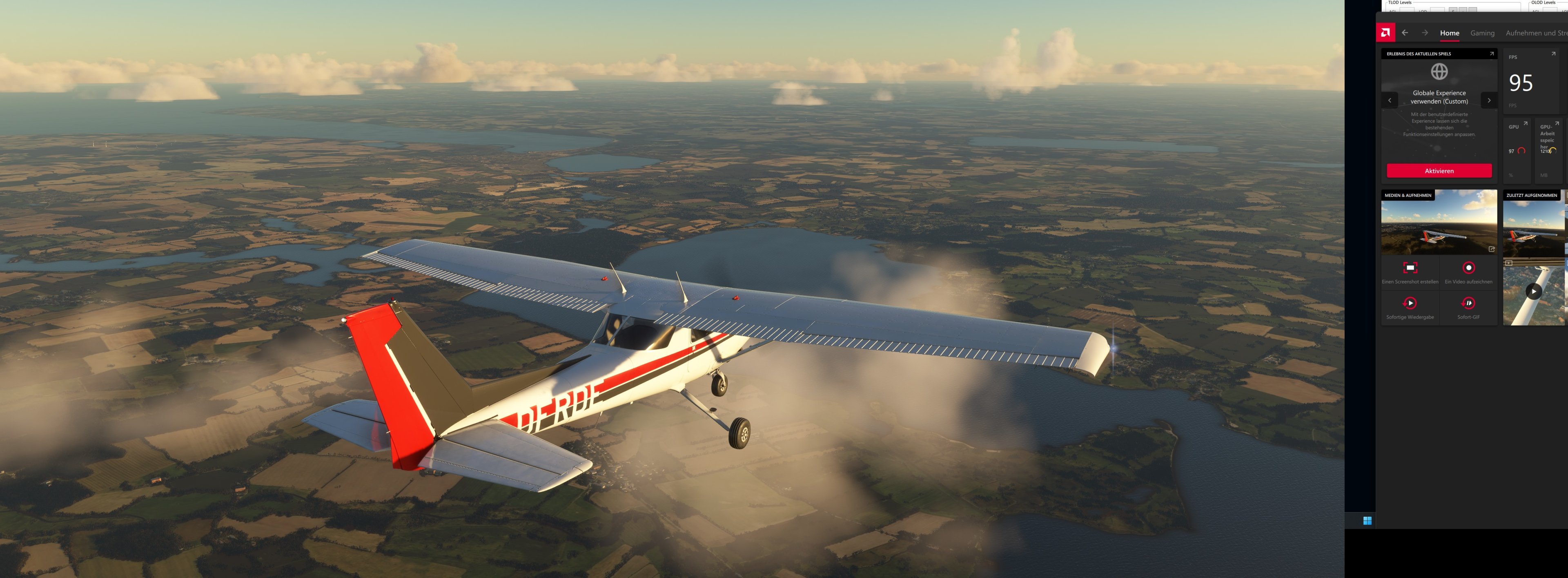Select the Home tab
1568x578 pixels.
[x=1450, y=33]
